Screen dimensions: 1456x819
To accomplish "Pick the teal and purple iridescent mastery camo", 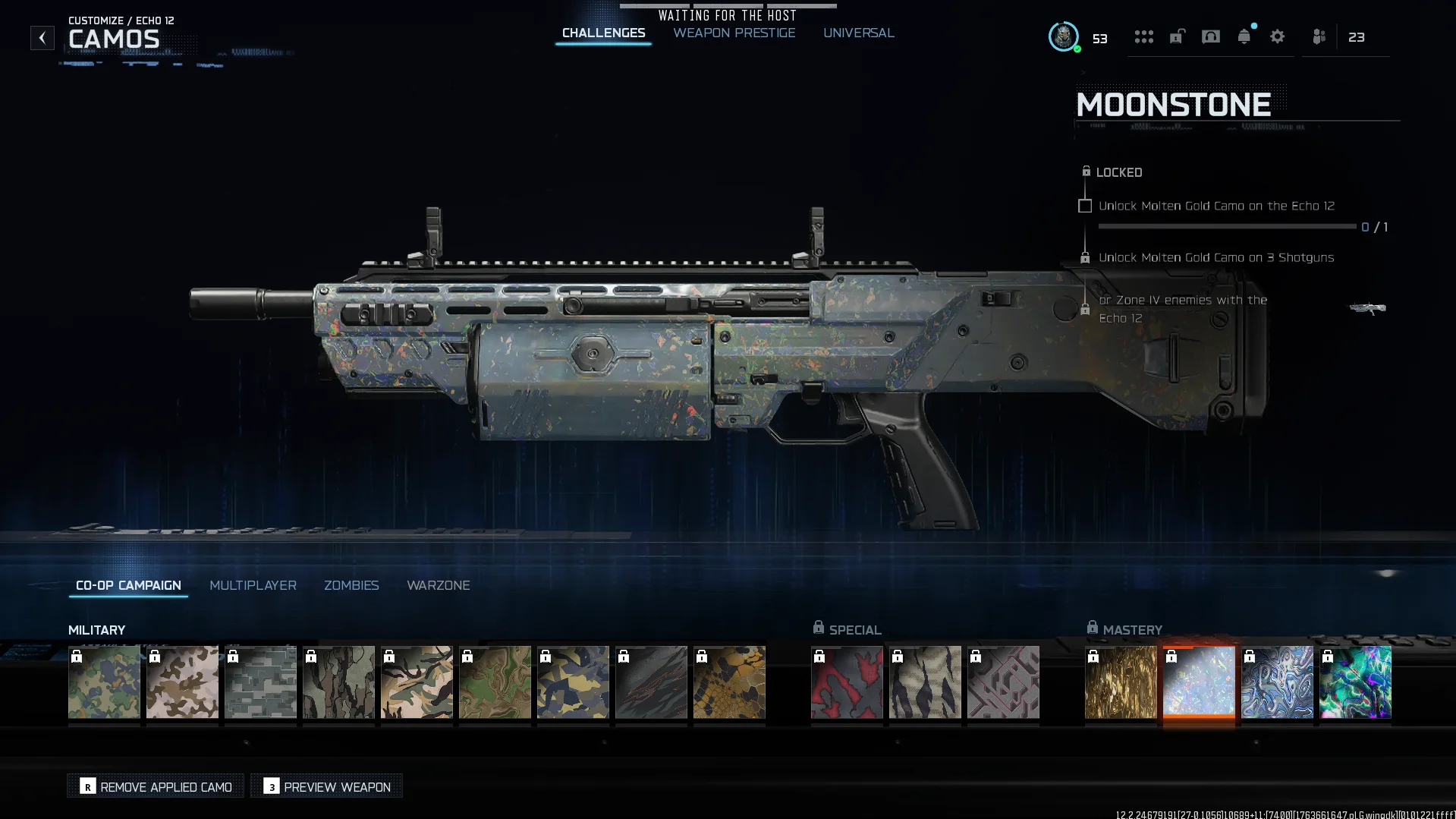I will tap(1354, 682).
